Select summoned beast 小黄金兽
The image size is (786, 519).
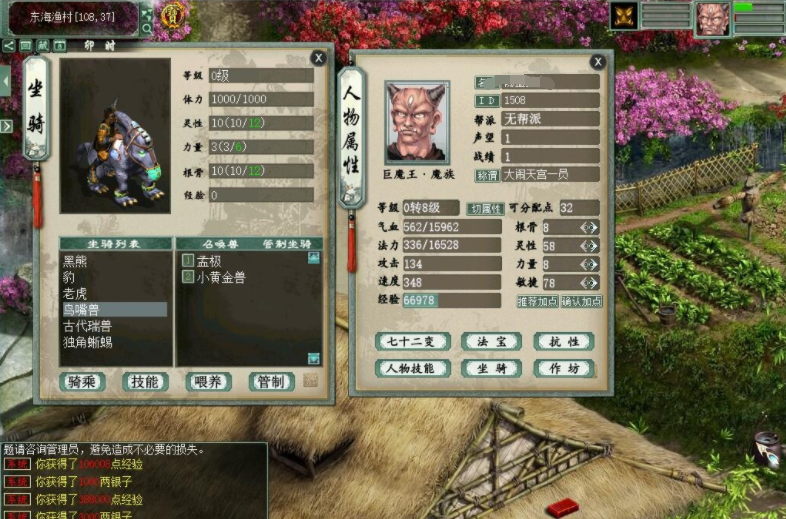pyautogui.click(x=220, y=277)
